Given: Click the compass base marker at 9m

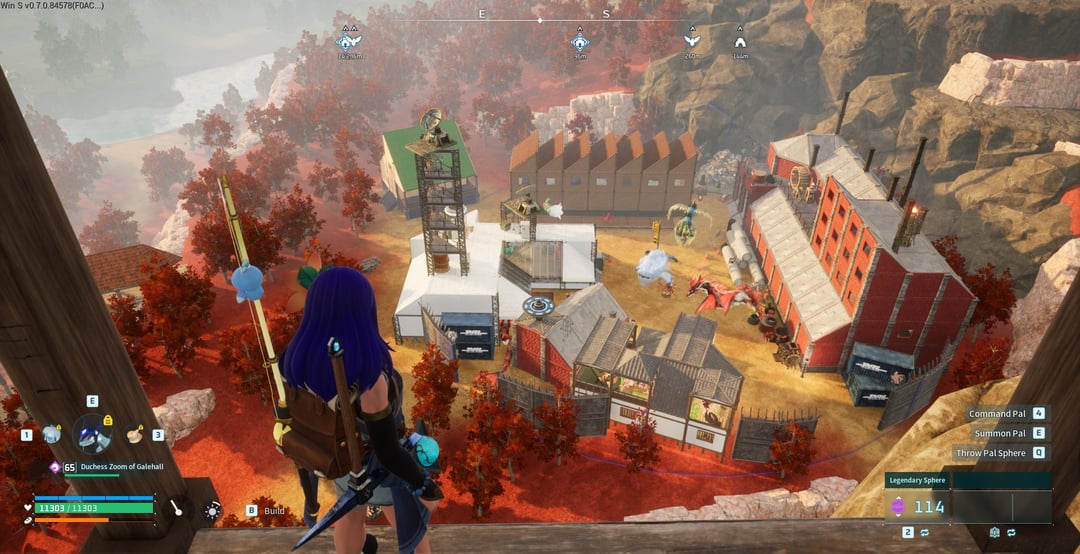Looking at the screenshot, I should [x=580, y=41].
